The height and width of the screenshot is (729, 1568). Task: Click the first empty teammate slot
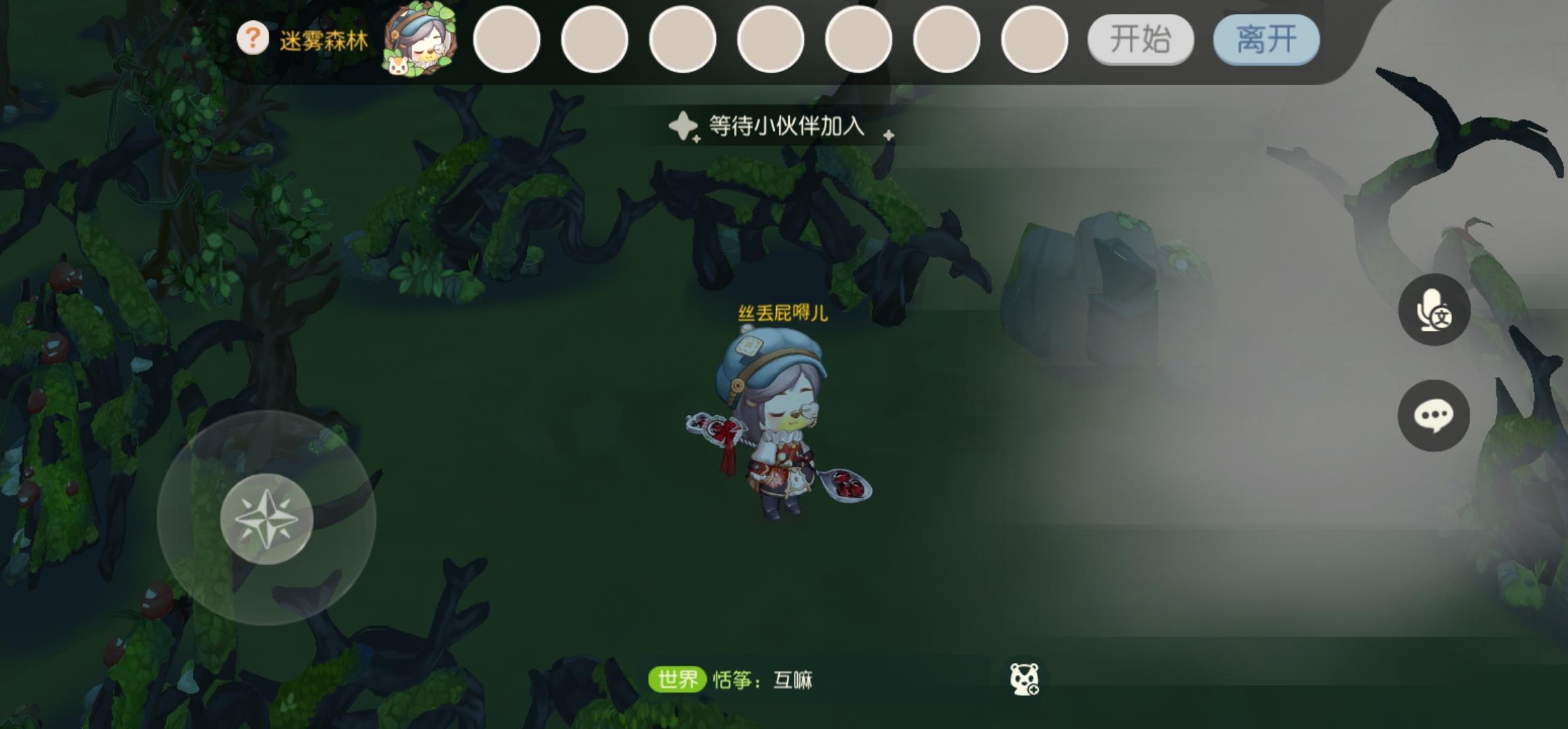tap(507, 40)
